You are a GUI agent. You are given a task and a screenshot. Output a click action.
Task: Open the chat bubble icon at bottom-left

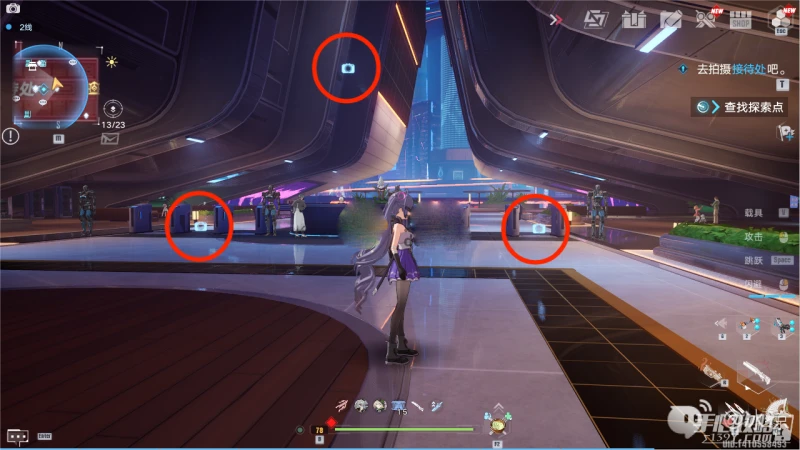point(16,436)
